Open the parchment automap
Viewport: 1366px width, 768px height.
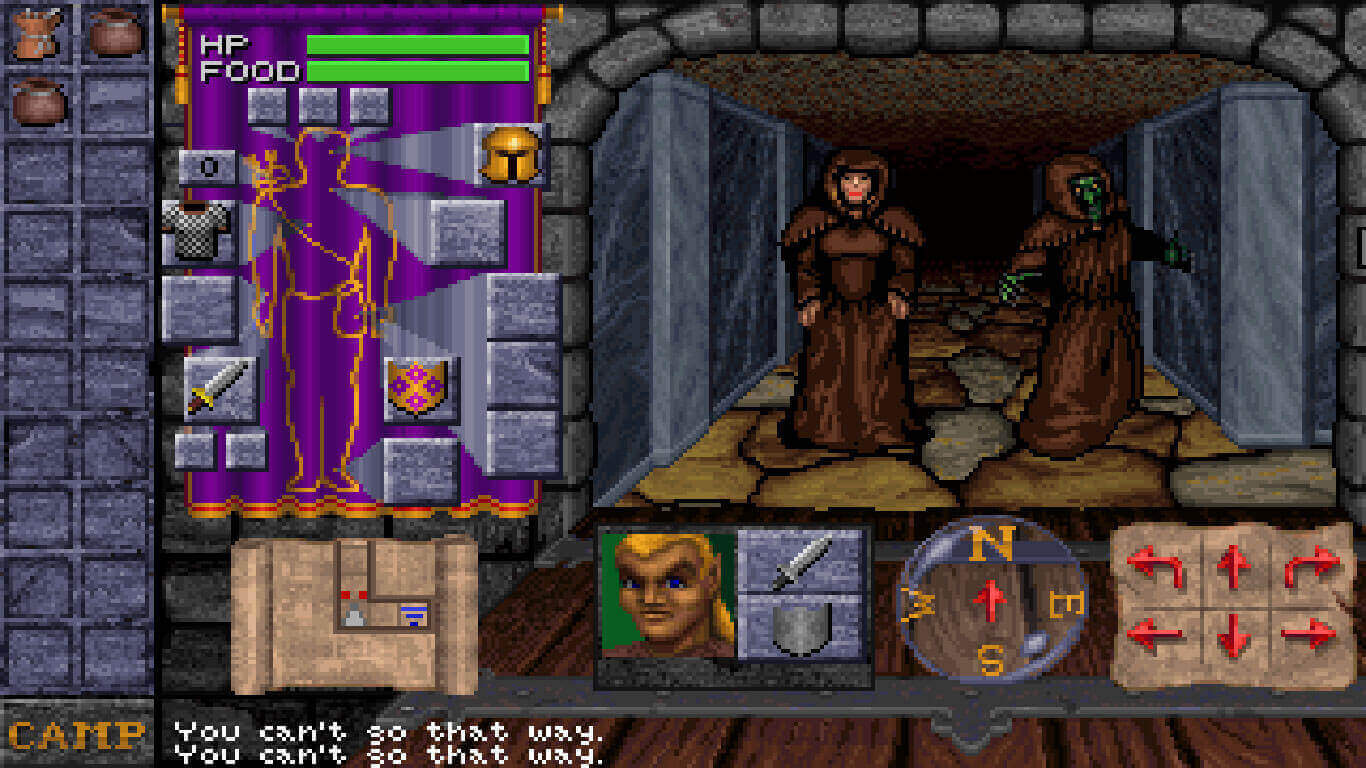click(354, 613)
